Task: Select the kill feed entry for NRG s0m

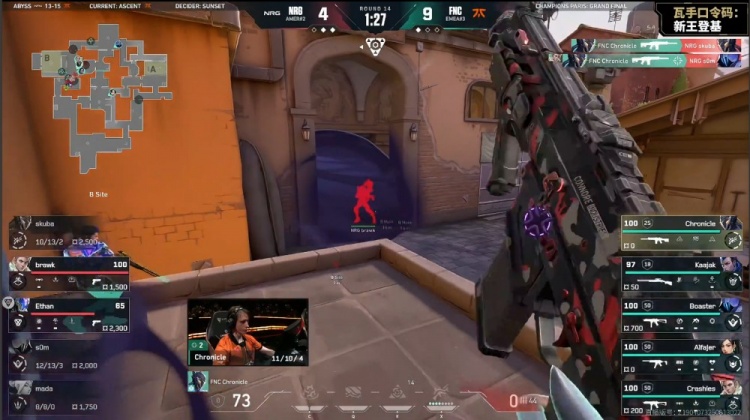Action: tap(654, 60)
